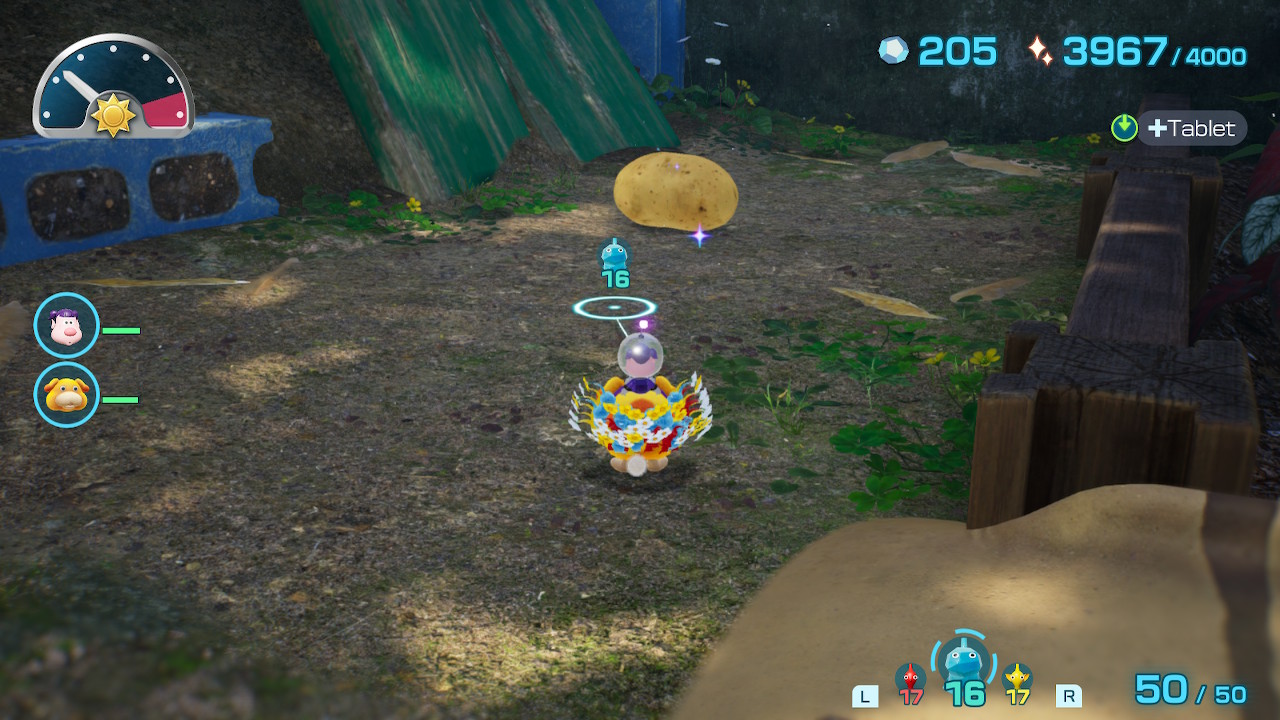
Task: Select the yellow Pikmin squad icon
Action: pos(1018,678)
